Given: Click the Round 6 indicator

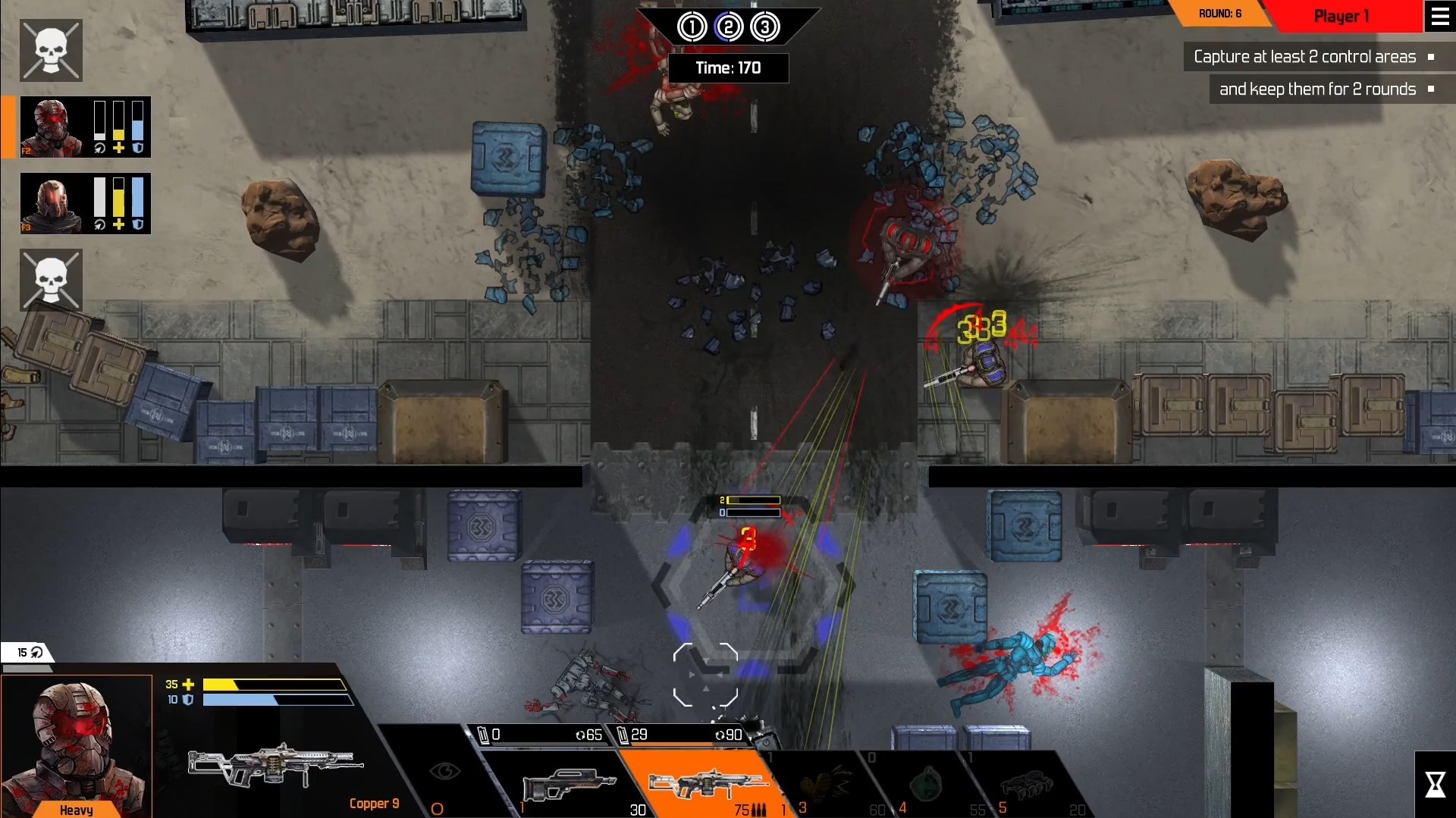Looking at the screenshot, I should coord(1221,13).
